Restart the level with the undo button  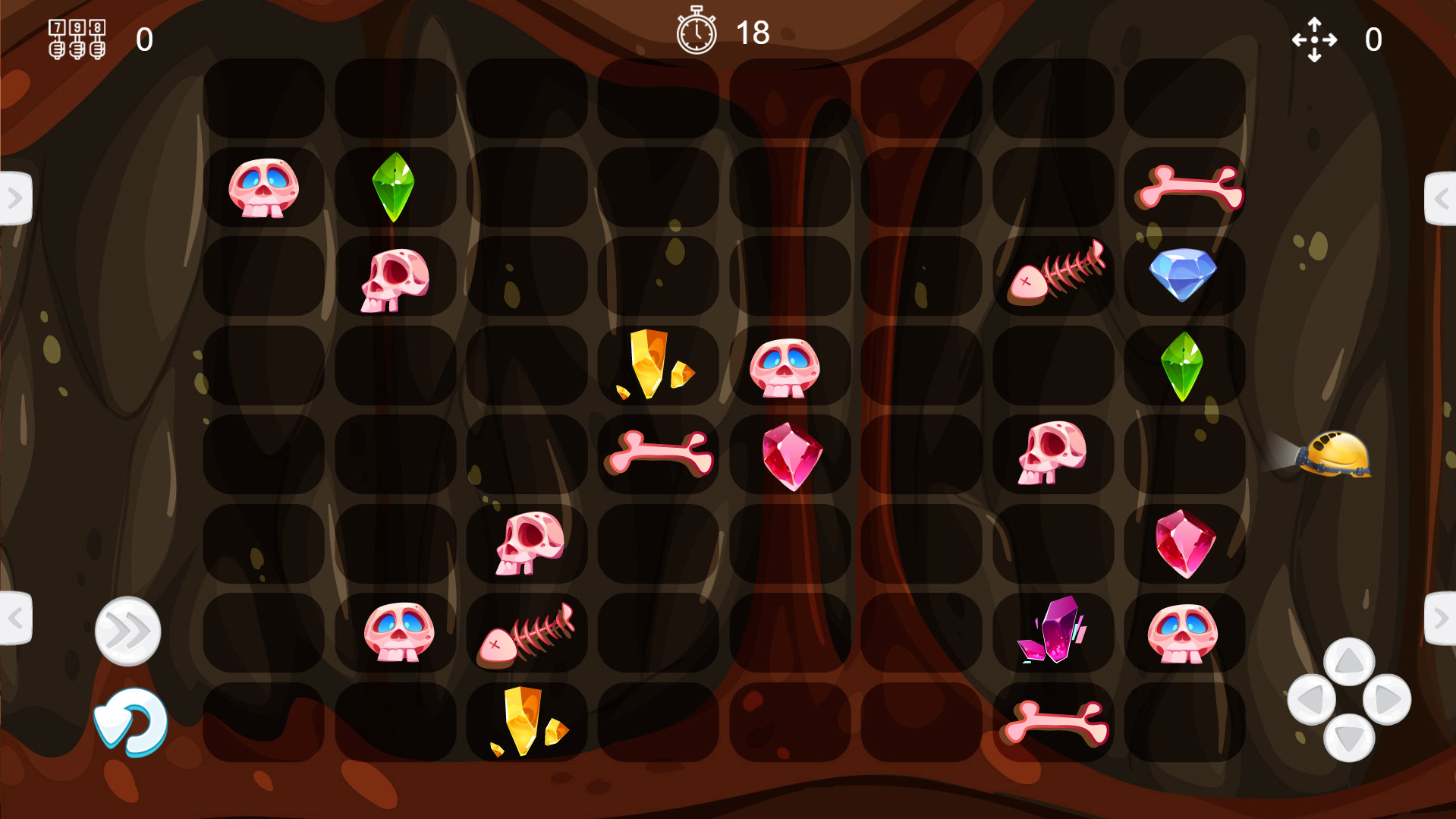click(x=131, y=723)
